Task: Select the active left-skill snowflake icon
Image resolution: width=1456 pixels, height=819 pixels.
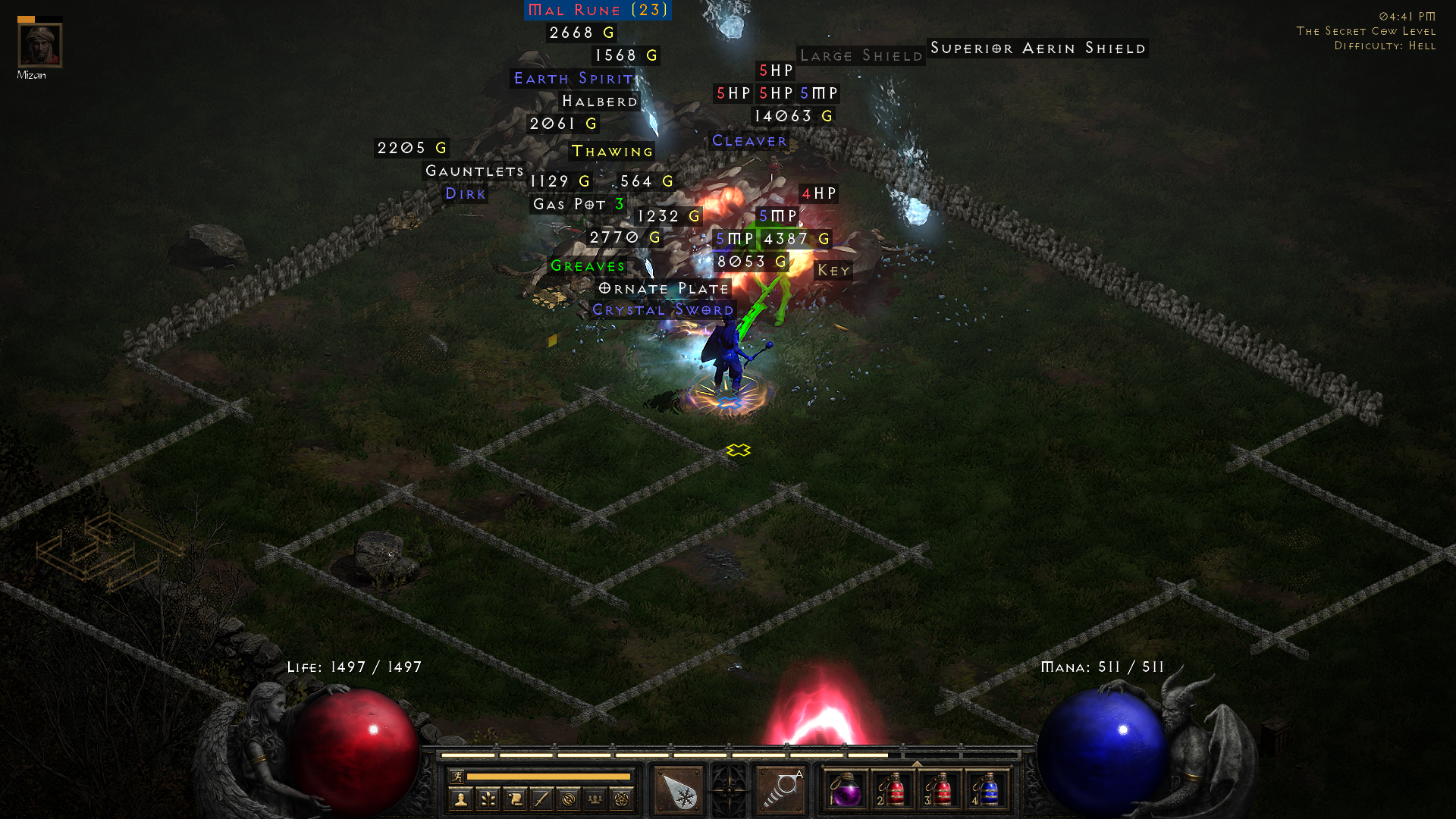Action: click(x=679, y=789)
